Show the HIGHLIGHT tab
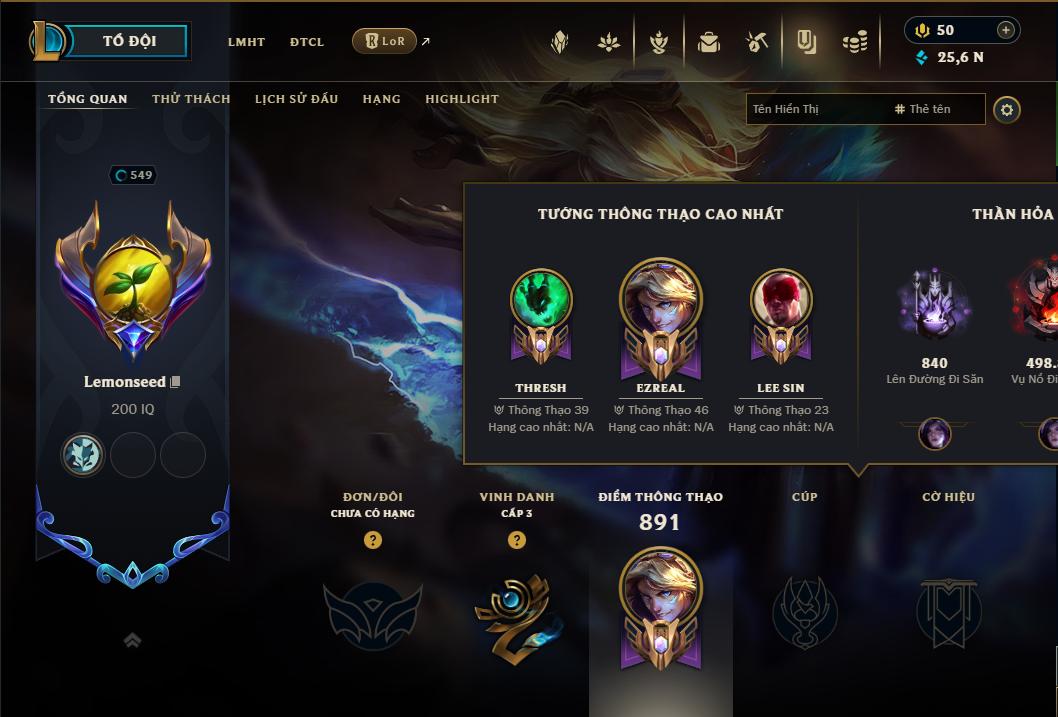The width and height of the screenshot is (1058, 717). [461, 99]
